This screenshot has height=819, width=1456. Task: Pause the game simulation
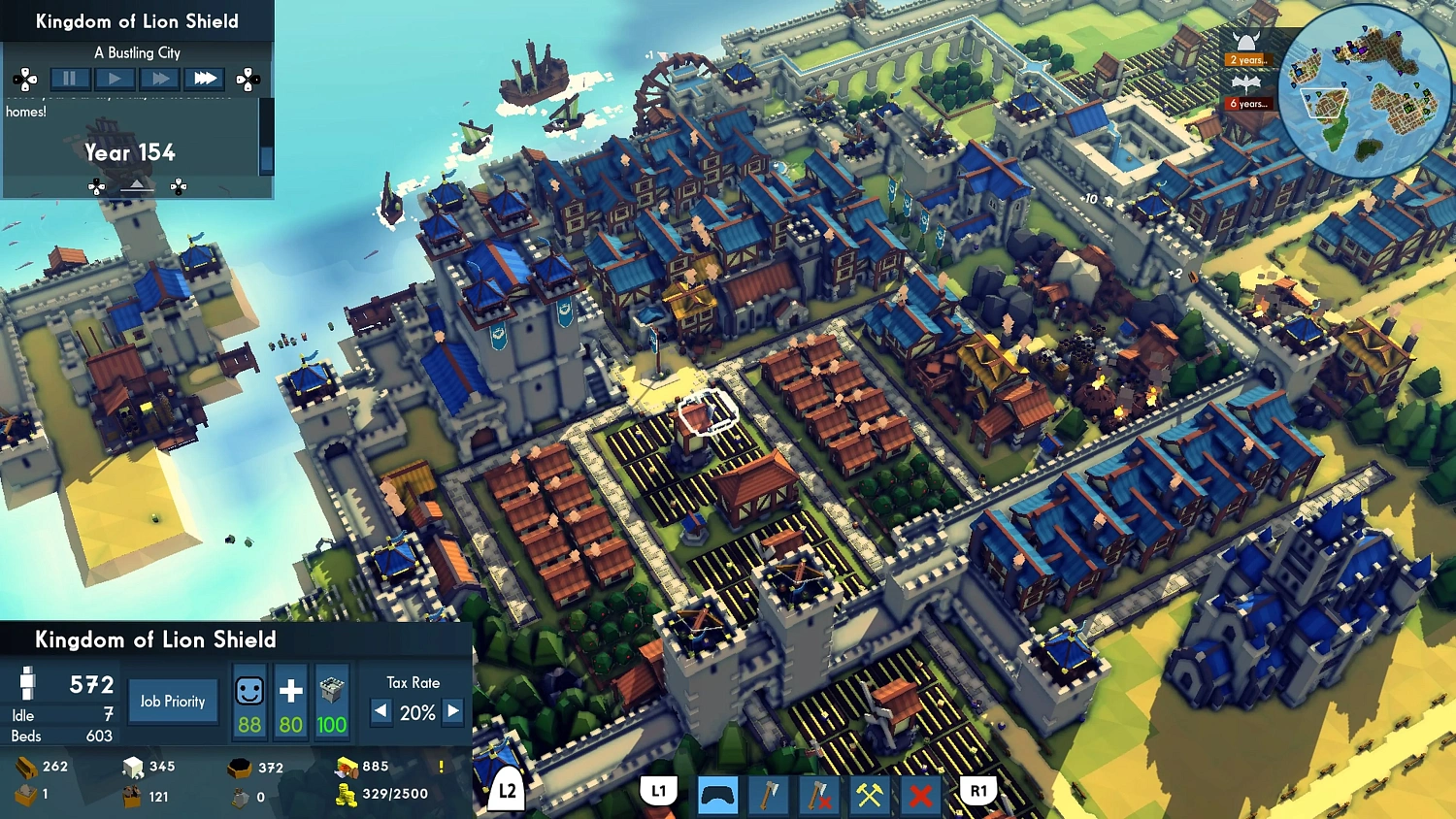tap(69, 78)
